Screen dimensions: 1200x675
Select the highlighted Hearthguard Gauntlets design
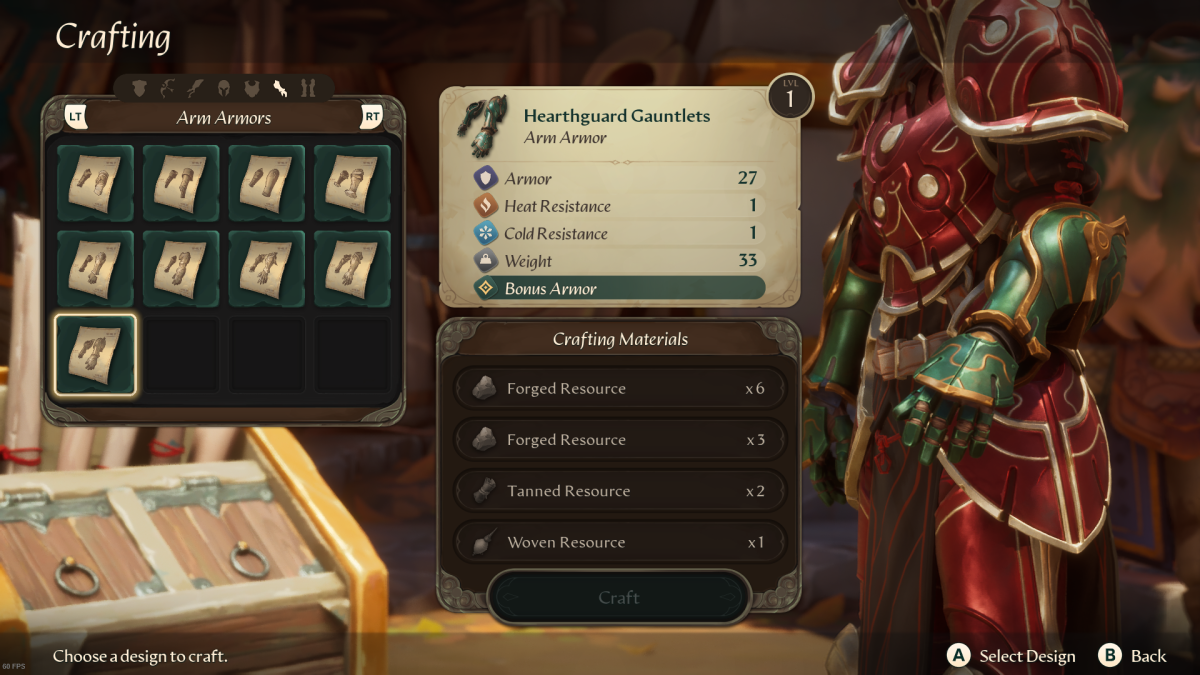tap(95, 354)
